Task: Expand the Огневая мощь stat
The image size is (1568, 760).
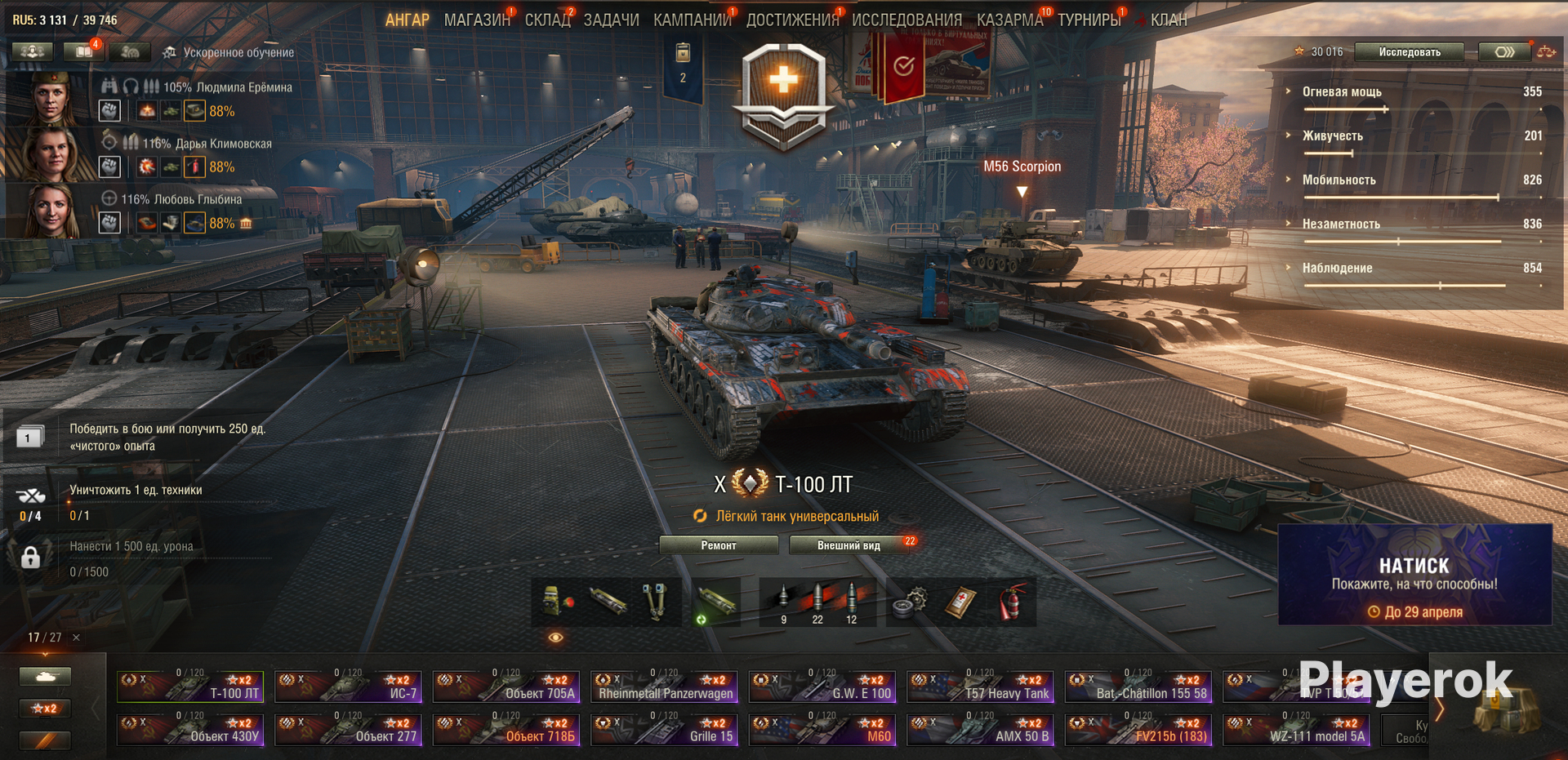Action: 1342,92
